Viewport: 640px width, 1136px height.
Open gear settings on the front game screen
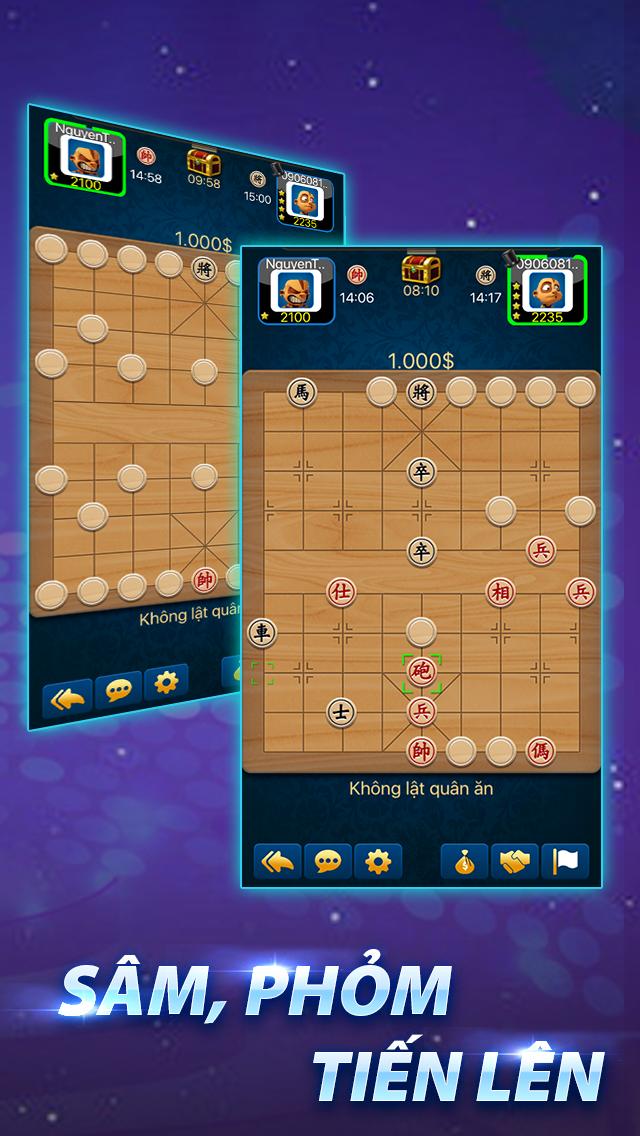377,861
